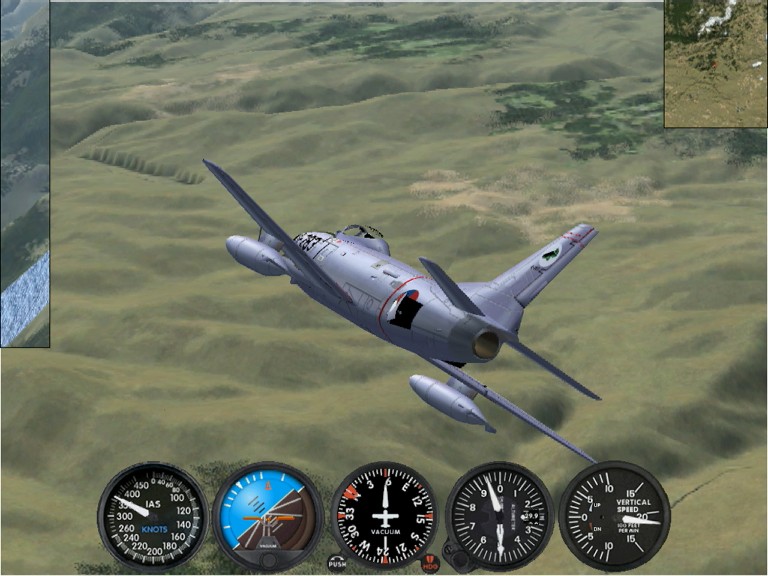Turn the red HDG bug knob
Image resolution: width=768 pixels, height=576 pixels.
pos(430,565)
